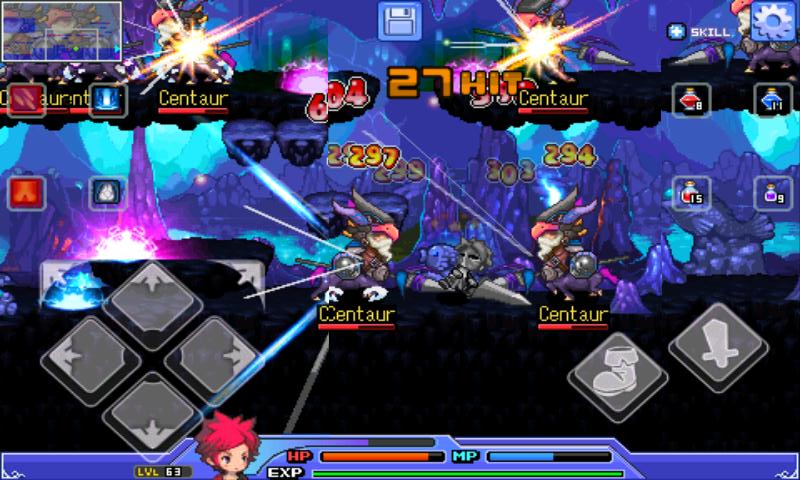Activate the blue pillar skill

(x=106, y=100)
